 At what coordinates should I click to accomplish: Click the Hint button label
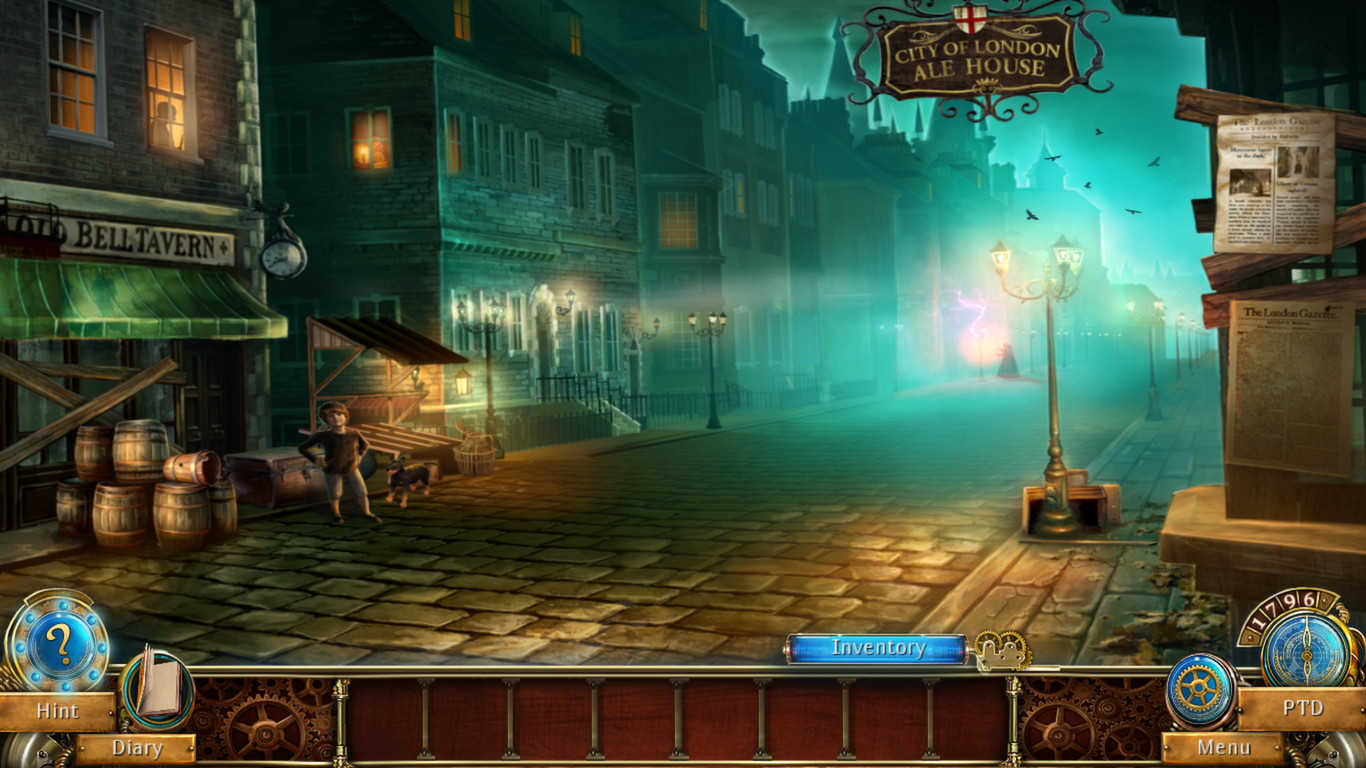tap(57, 712)
